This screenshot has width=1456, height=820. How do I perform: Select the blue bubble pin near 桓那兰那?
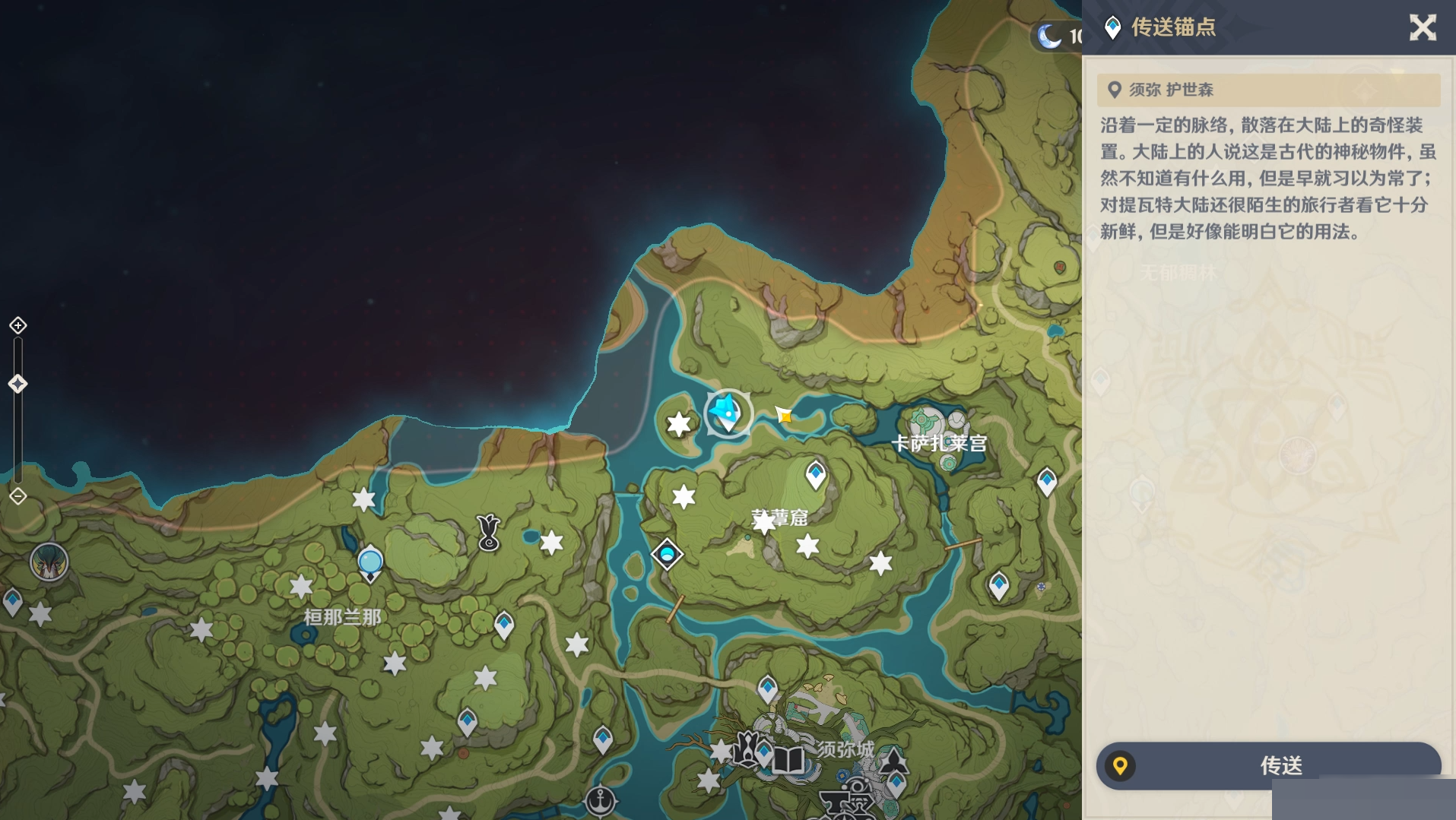coord(370,563)
